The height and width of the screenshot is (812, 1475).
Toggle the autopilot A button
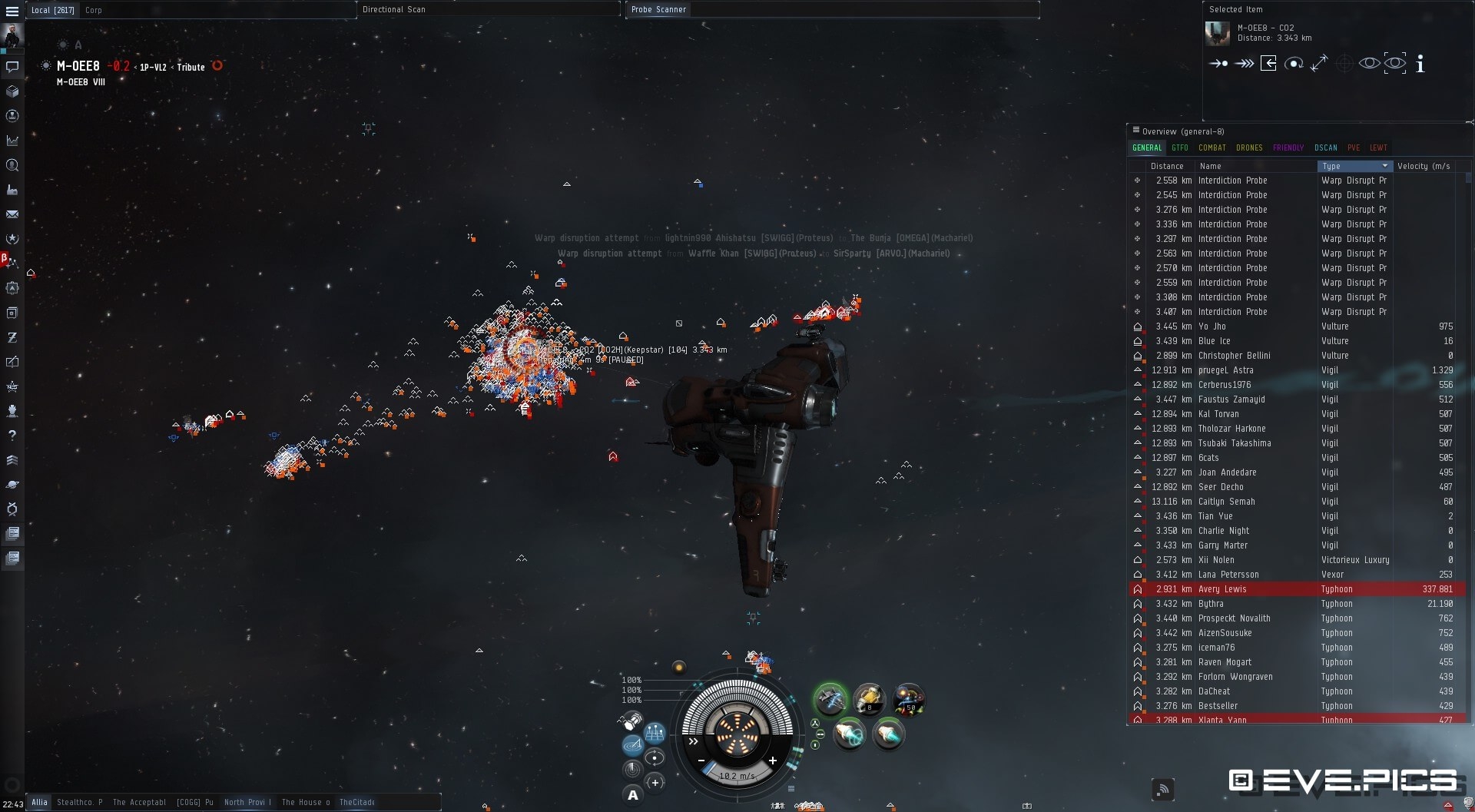point(633,795)
